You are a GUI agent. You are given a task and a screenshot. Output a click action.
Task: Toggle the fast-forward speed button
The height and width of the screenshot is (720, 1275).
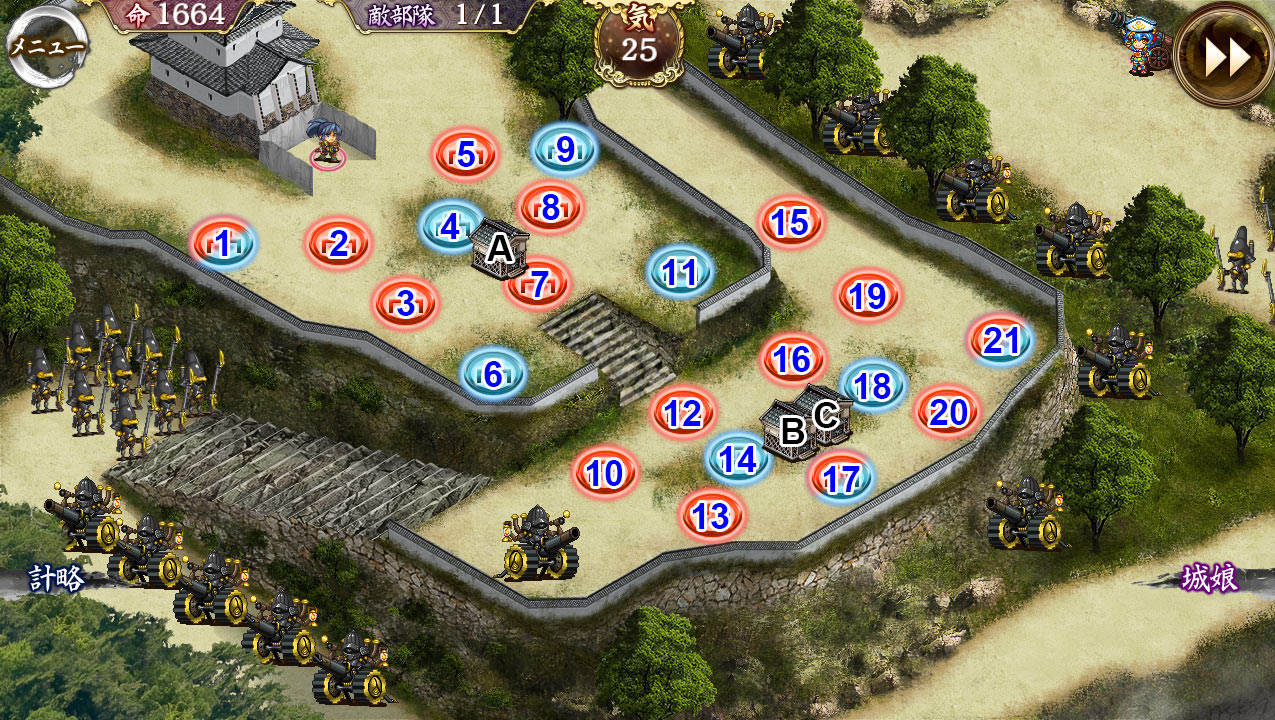point(1226,58)
